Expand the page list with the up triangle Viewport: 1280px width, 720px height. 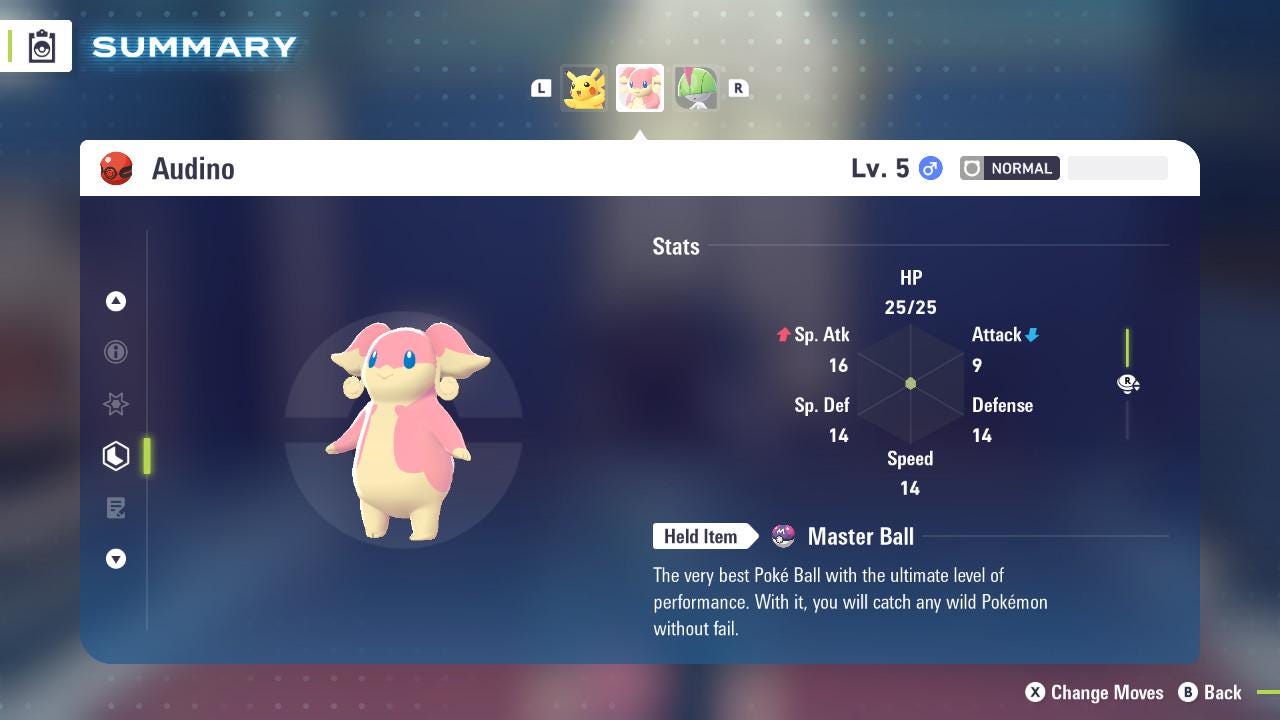(116, 301)
